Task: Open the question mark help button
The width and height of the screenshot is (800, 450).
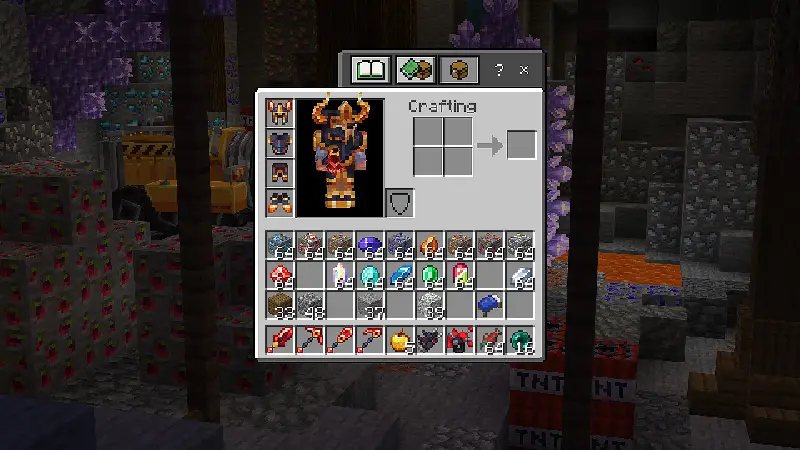Action: [500, 70]
